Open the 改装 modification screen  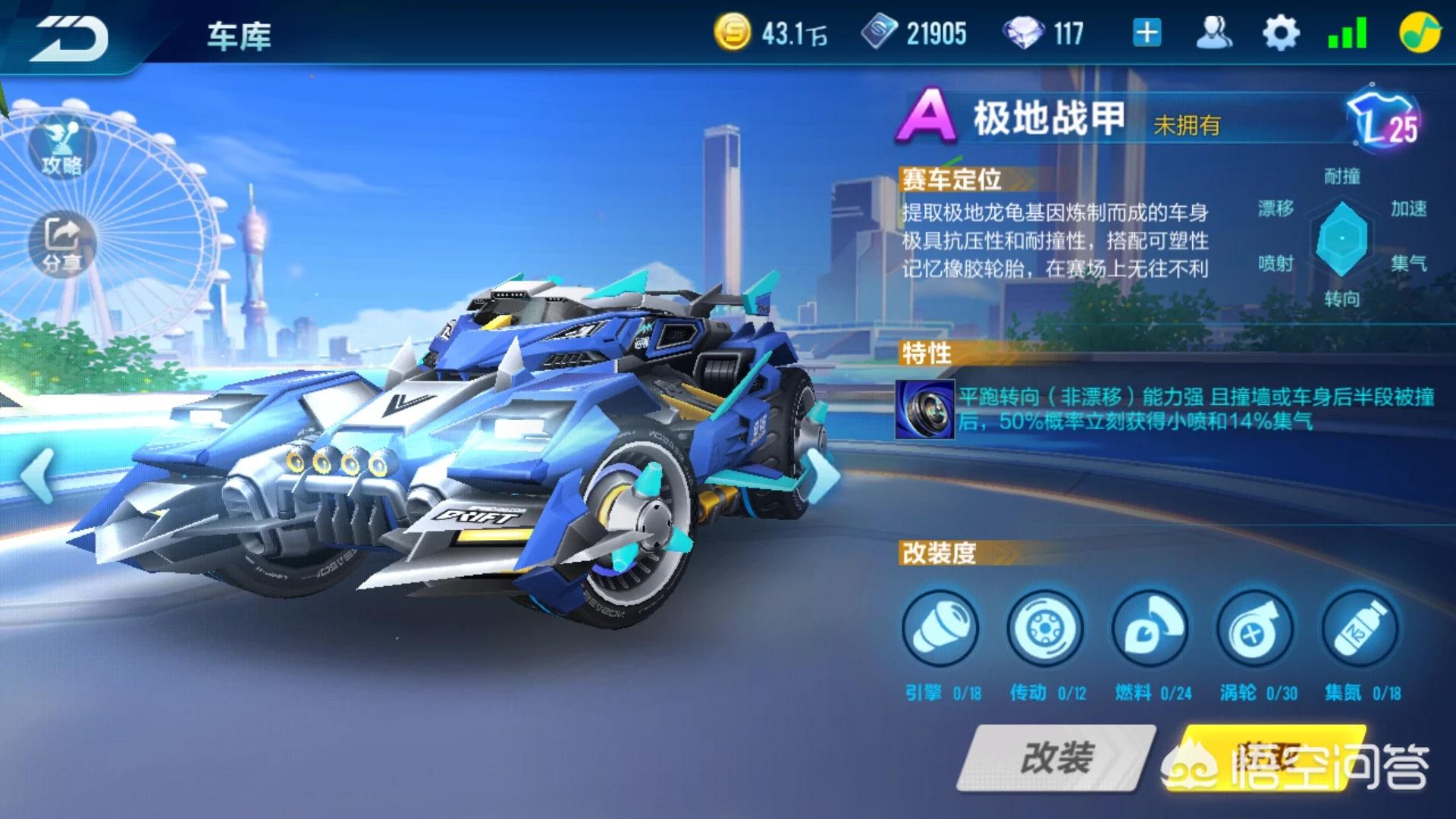(1057, 757)
